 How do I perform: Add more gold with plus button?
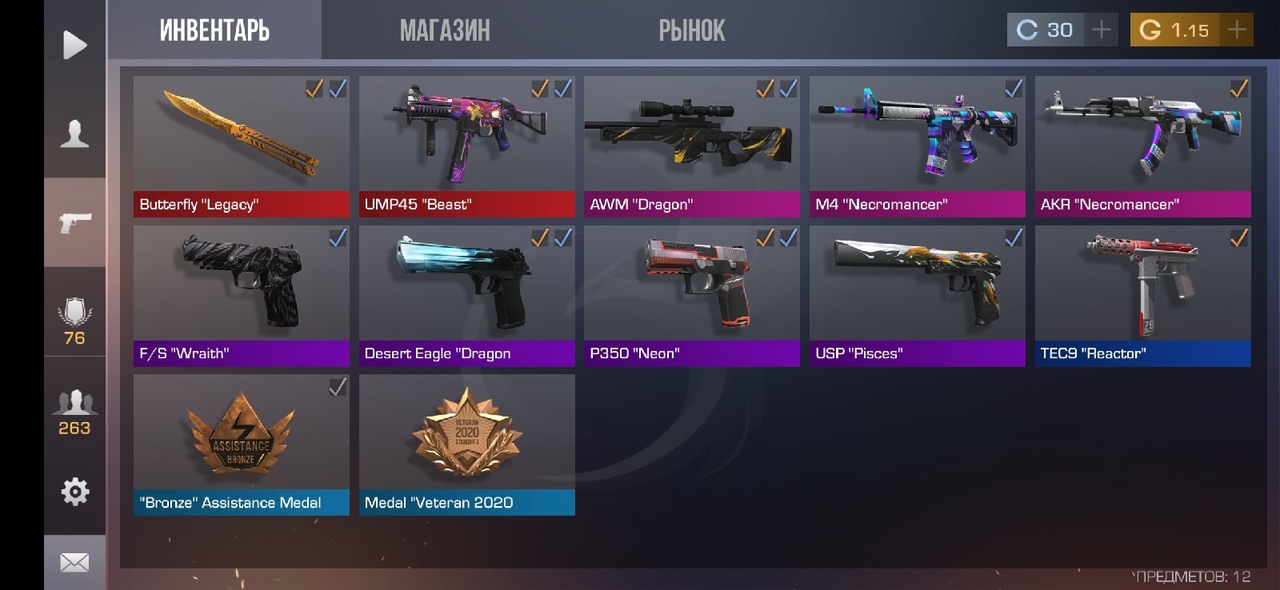pyautogui.click(x=1237, y=30)
